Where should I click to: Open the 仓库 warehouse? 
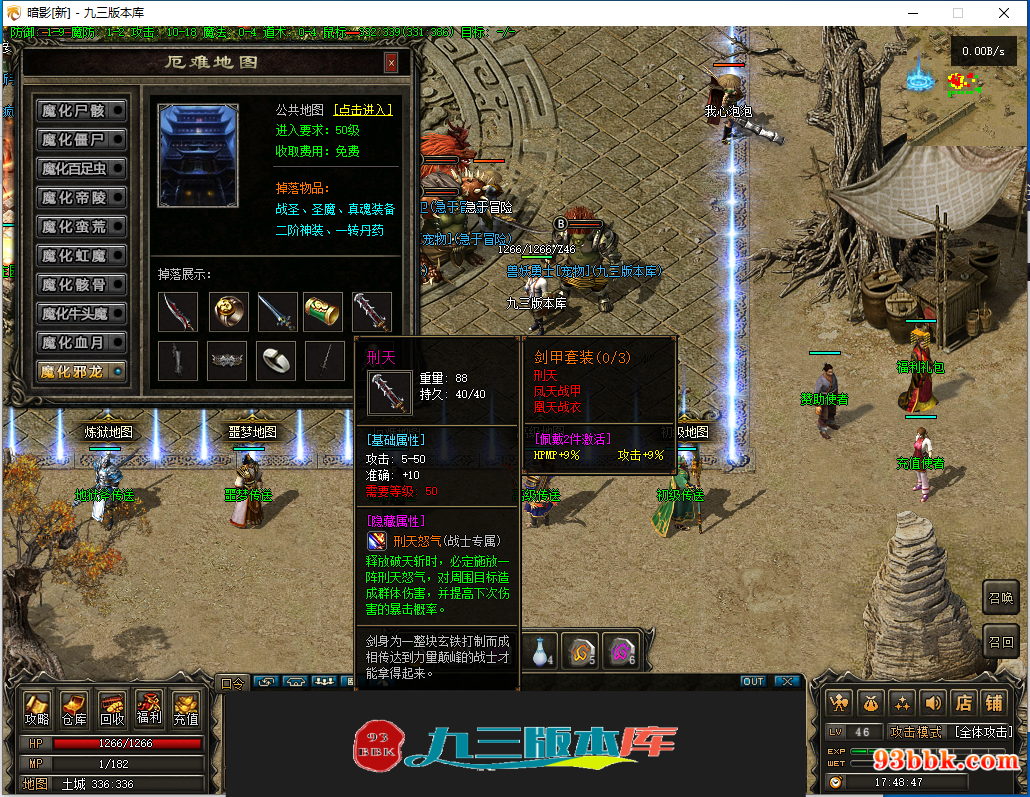pos(74,709)
